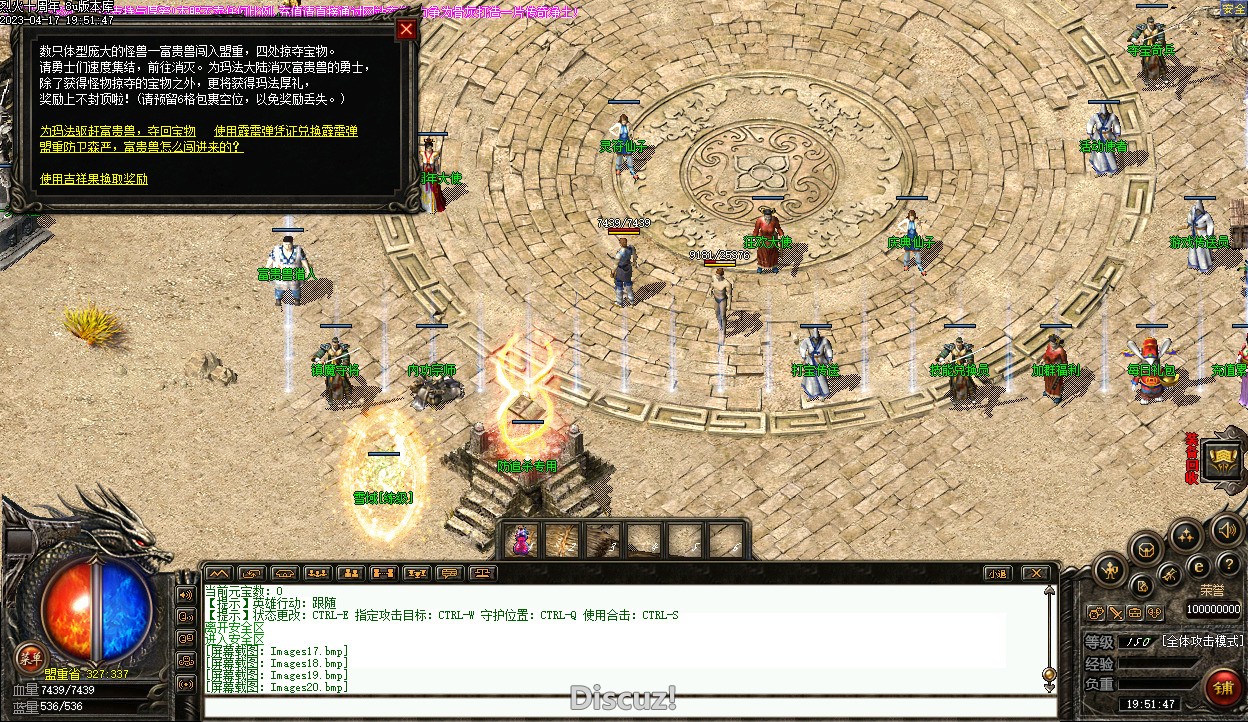
Task: Open the red 铺 shop button
Action: pyautogui.click(x=1223, y=687)
